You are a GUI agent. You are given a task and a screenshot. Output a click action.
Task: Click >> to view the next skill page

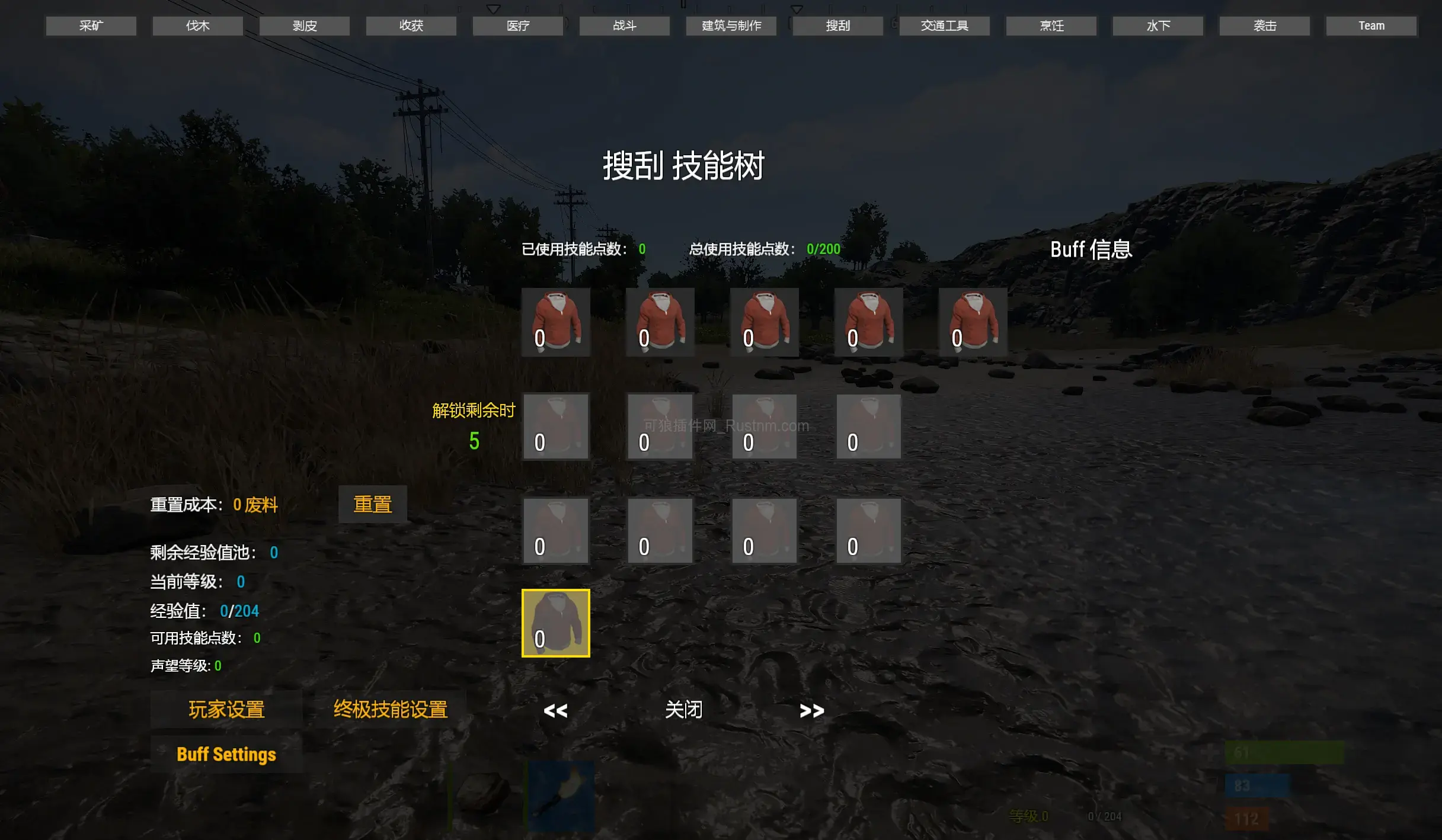click(x=812, y=710)
